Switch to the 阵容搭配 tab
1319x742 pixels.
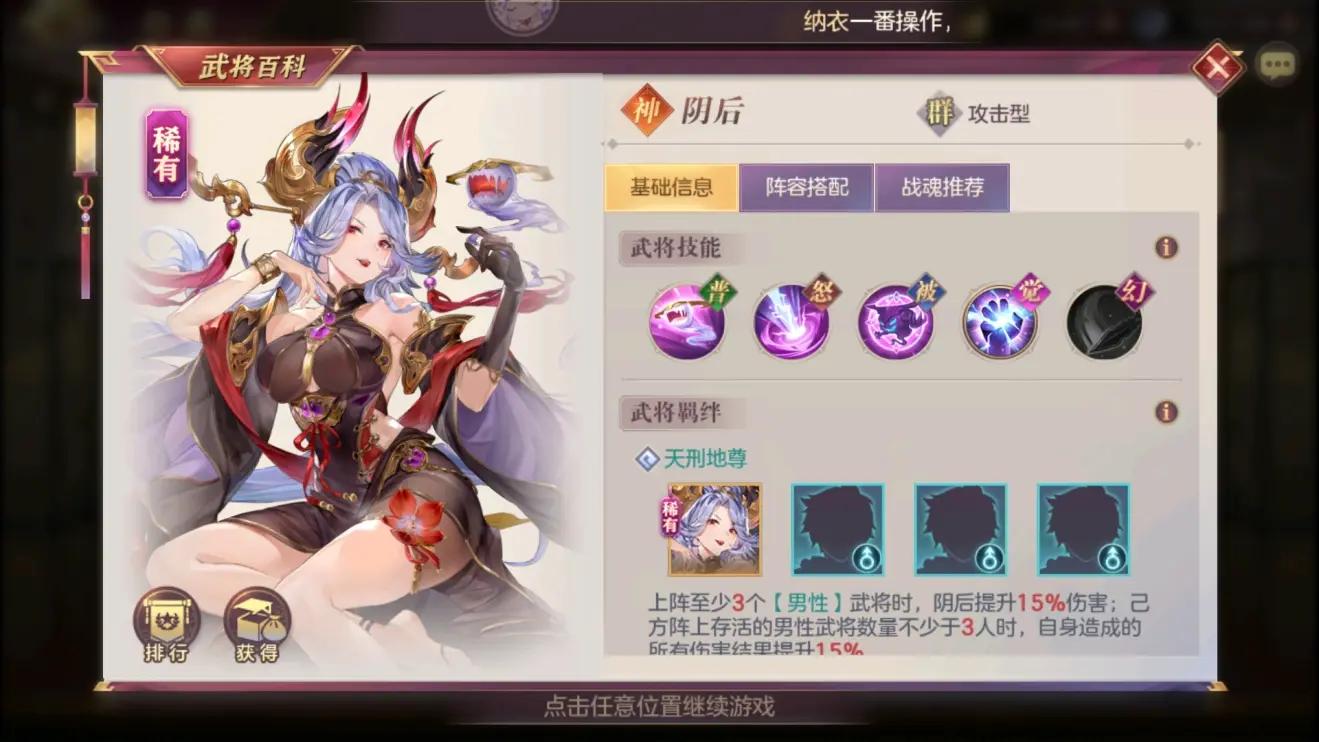click(805, 186)
